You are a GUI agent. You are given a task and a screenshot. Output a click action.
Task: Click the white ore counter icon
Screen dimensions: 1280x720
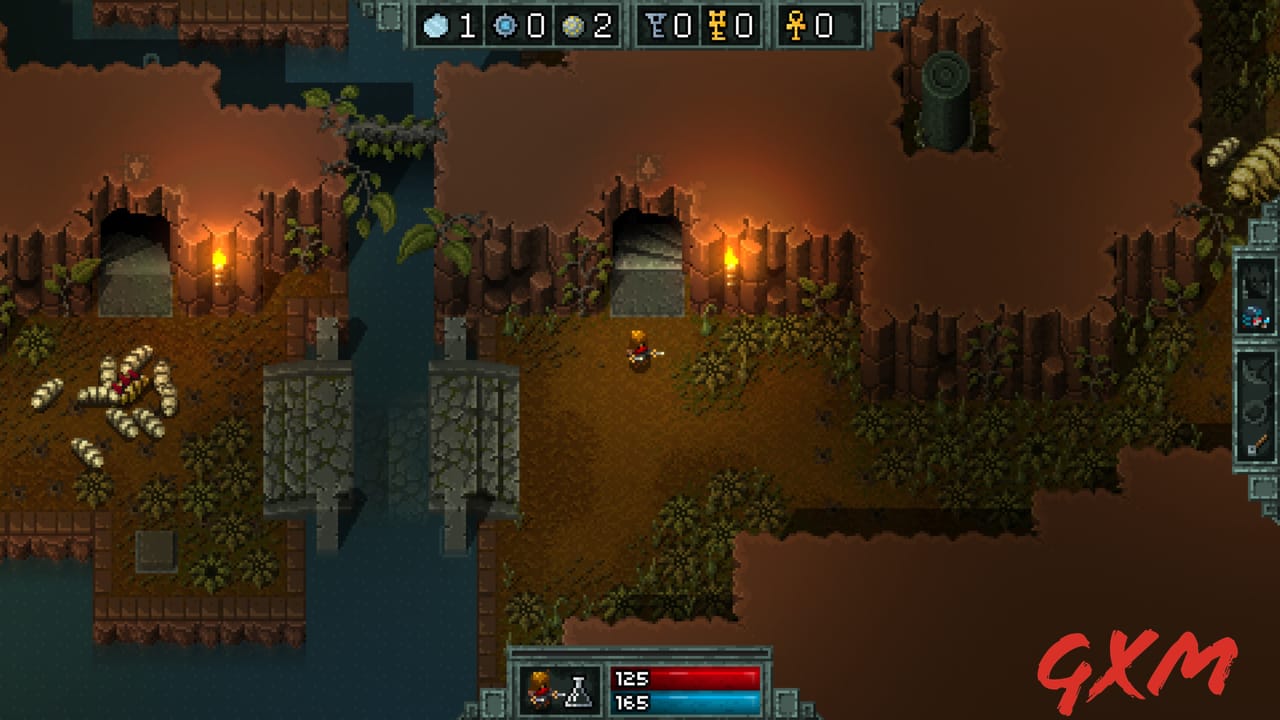tap(438, 27)
